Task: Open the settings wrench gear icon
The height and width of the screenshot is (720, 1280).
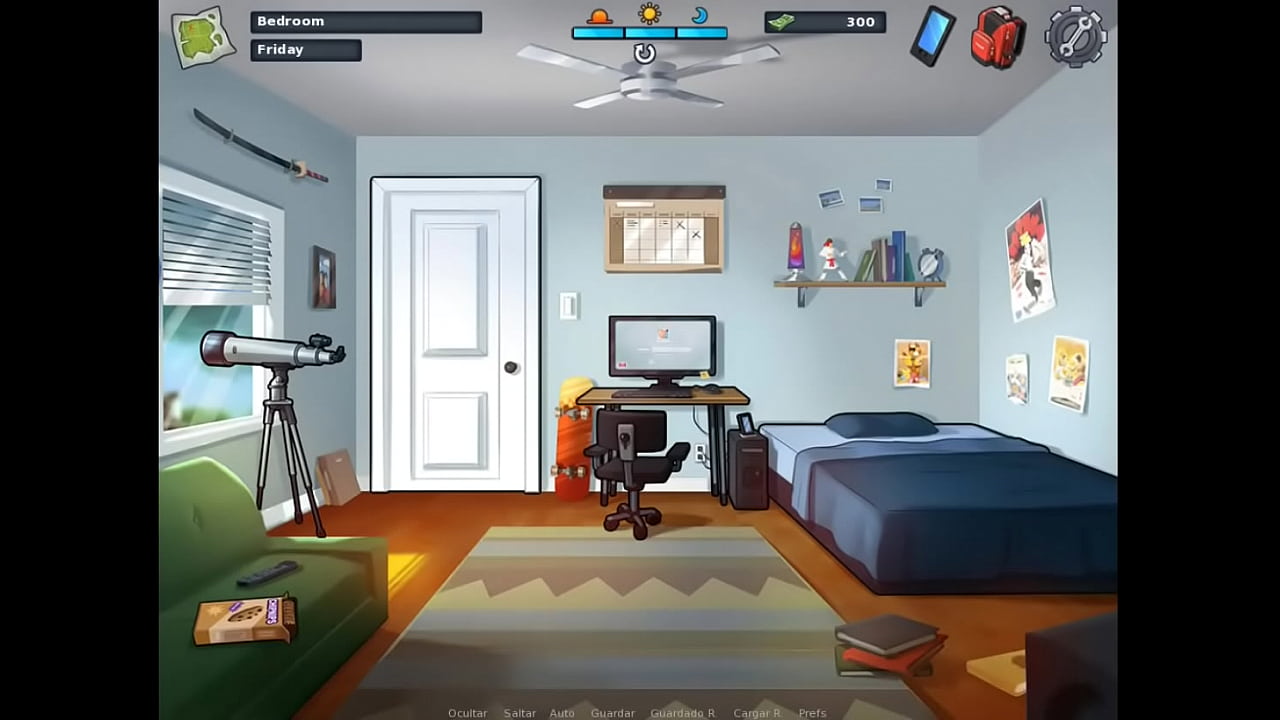Action: [1074, 37]
